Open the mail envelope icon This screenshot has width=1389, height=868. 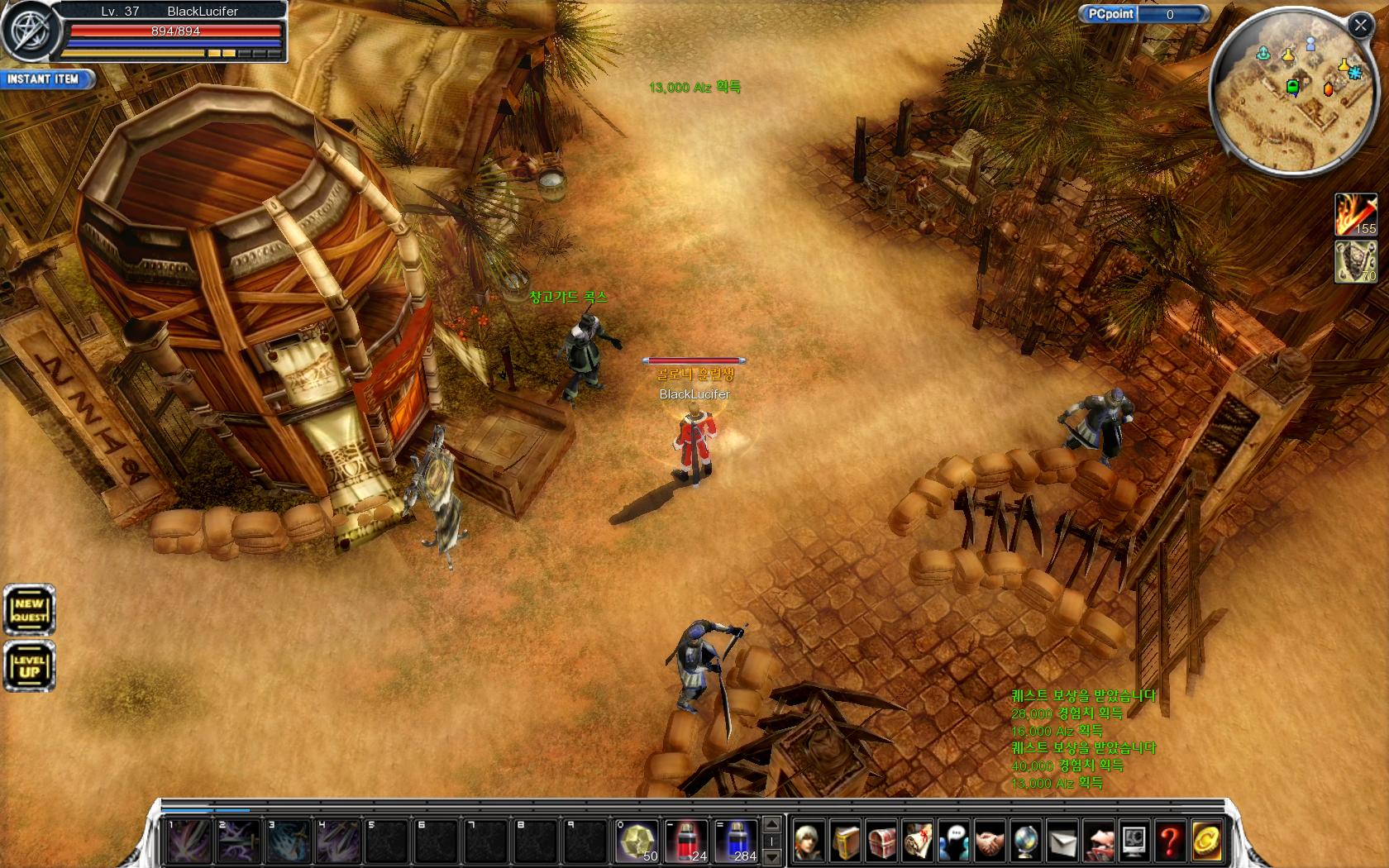pos(1062,842)
